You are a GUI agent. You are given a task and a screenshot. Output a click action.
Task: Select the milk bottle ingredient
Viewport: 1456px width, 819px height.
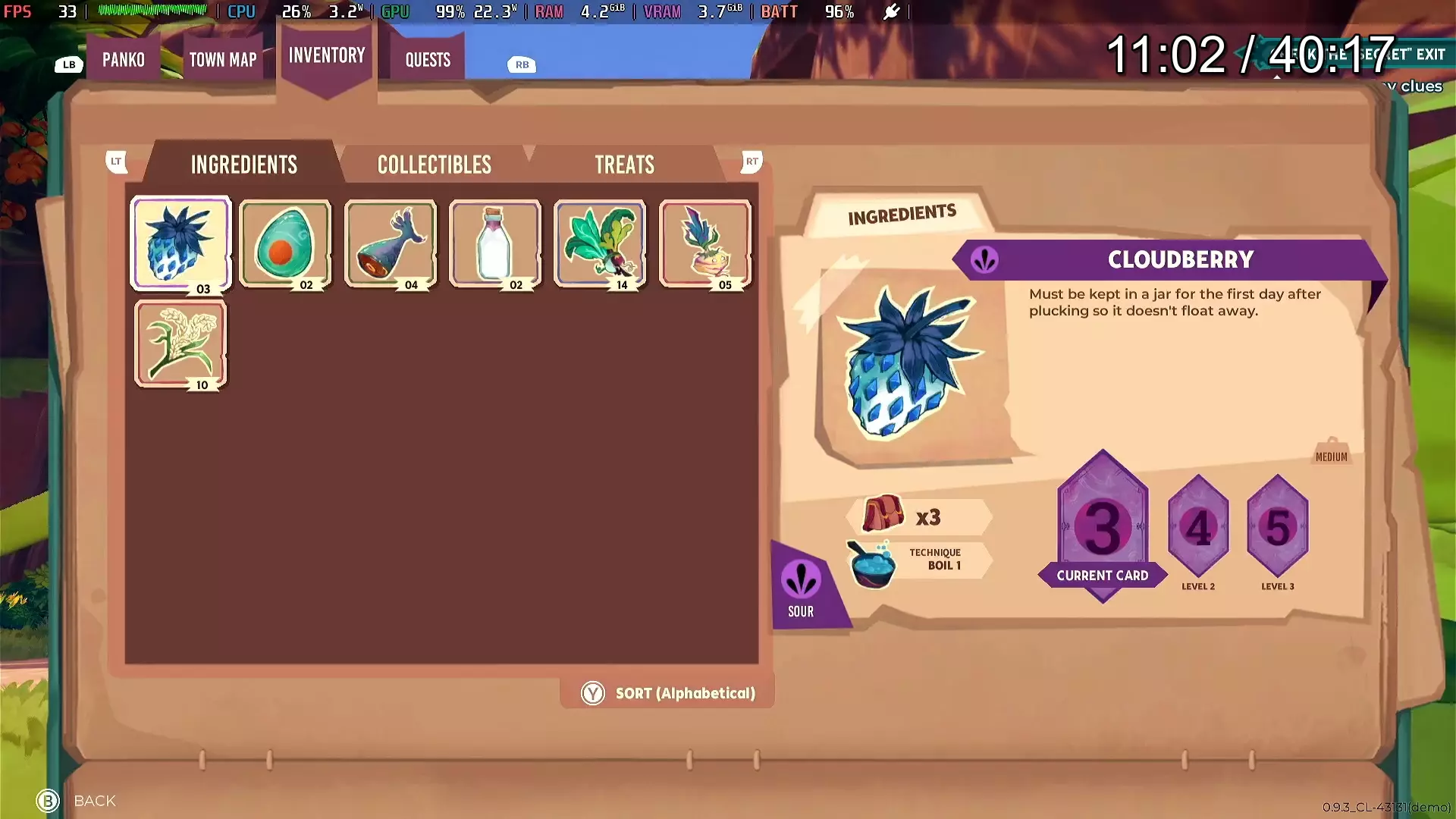click(495, 243)
